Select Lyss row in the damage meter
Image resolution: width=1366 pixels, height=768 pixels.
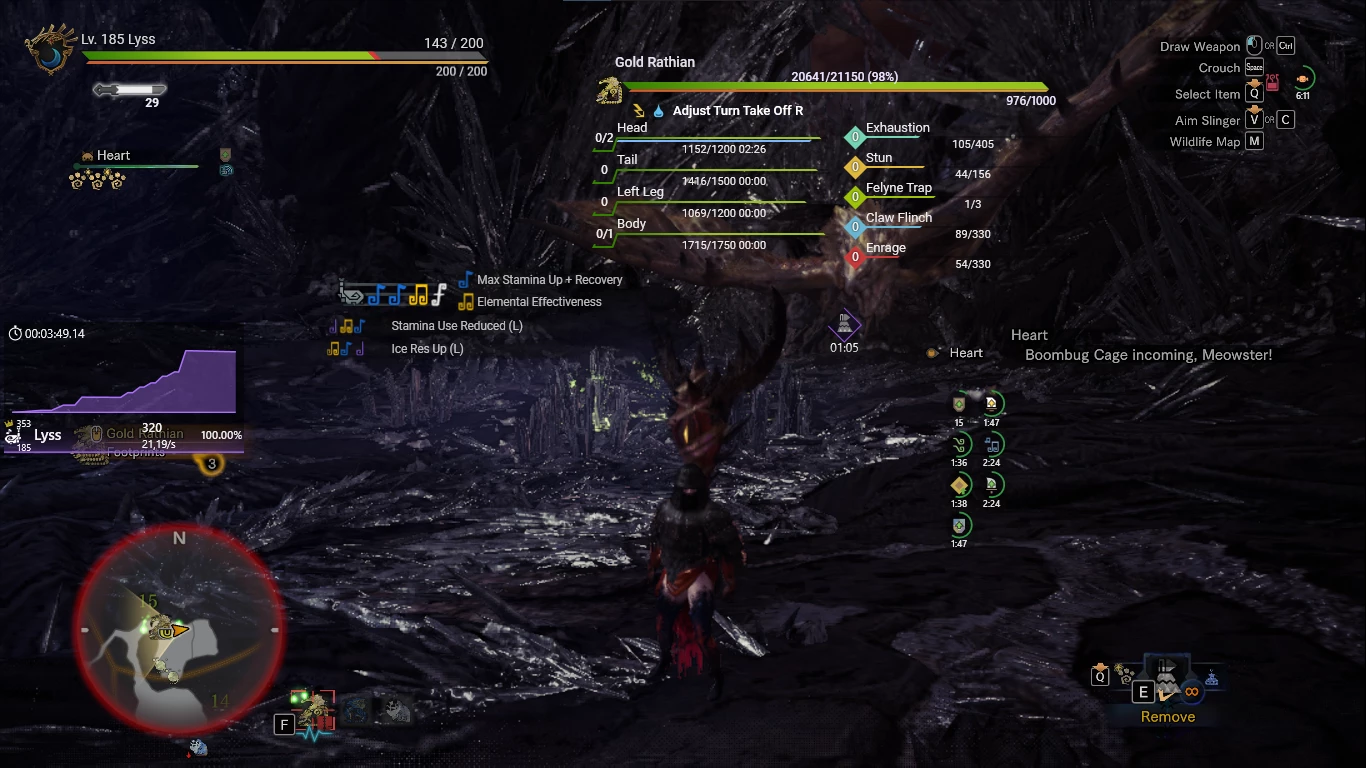[x=48, y=435]
